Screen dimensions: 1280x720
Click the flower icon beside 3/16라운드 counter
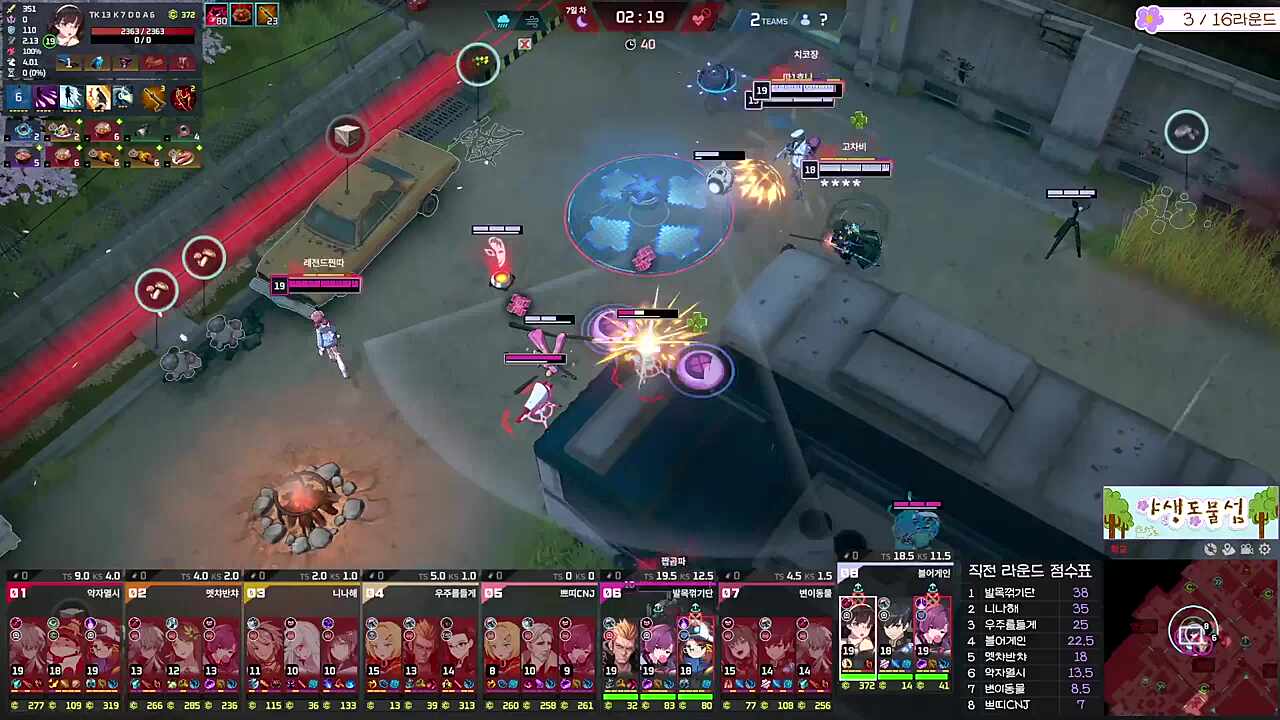(x=1150, y=19)
